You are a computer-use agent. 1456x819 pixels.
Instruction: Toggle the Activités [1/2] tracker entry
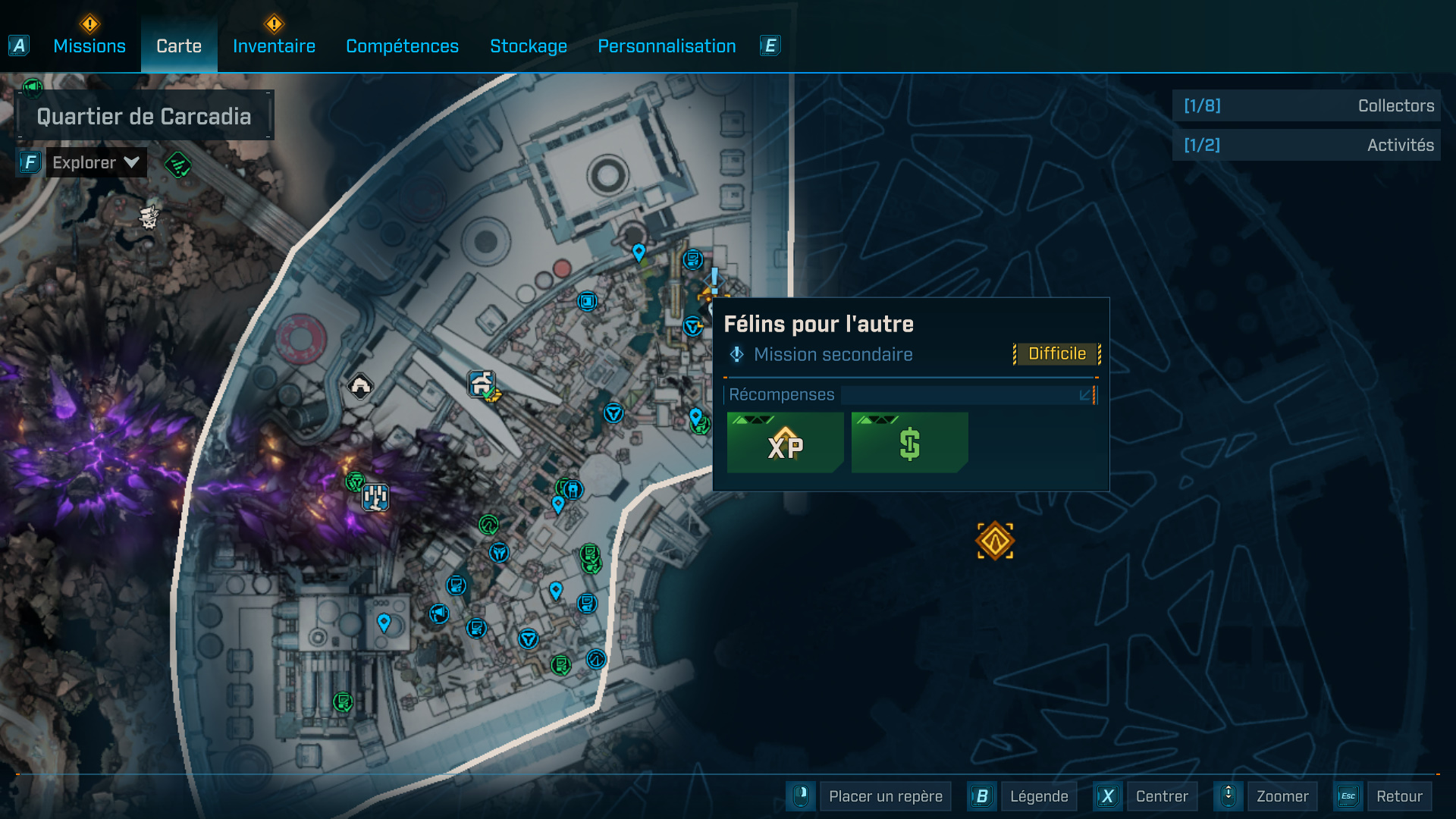pos(1306,145)
